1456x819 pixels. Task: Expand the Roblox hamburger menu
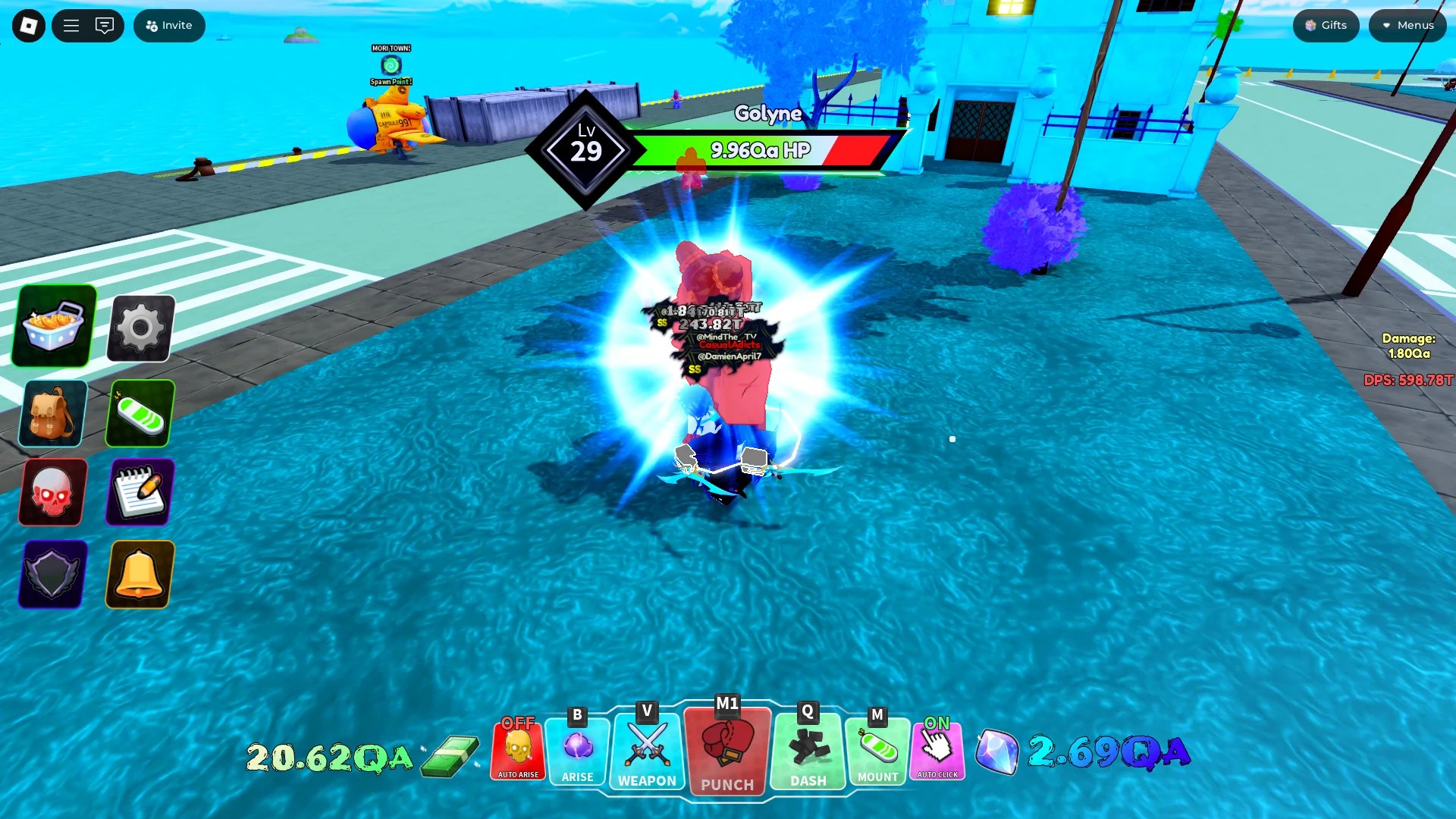click(70, 25)
